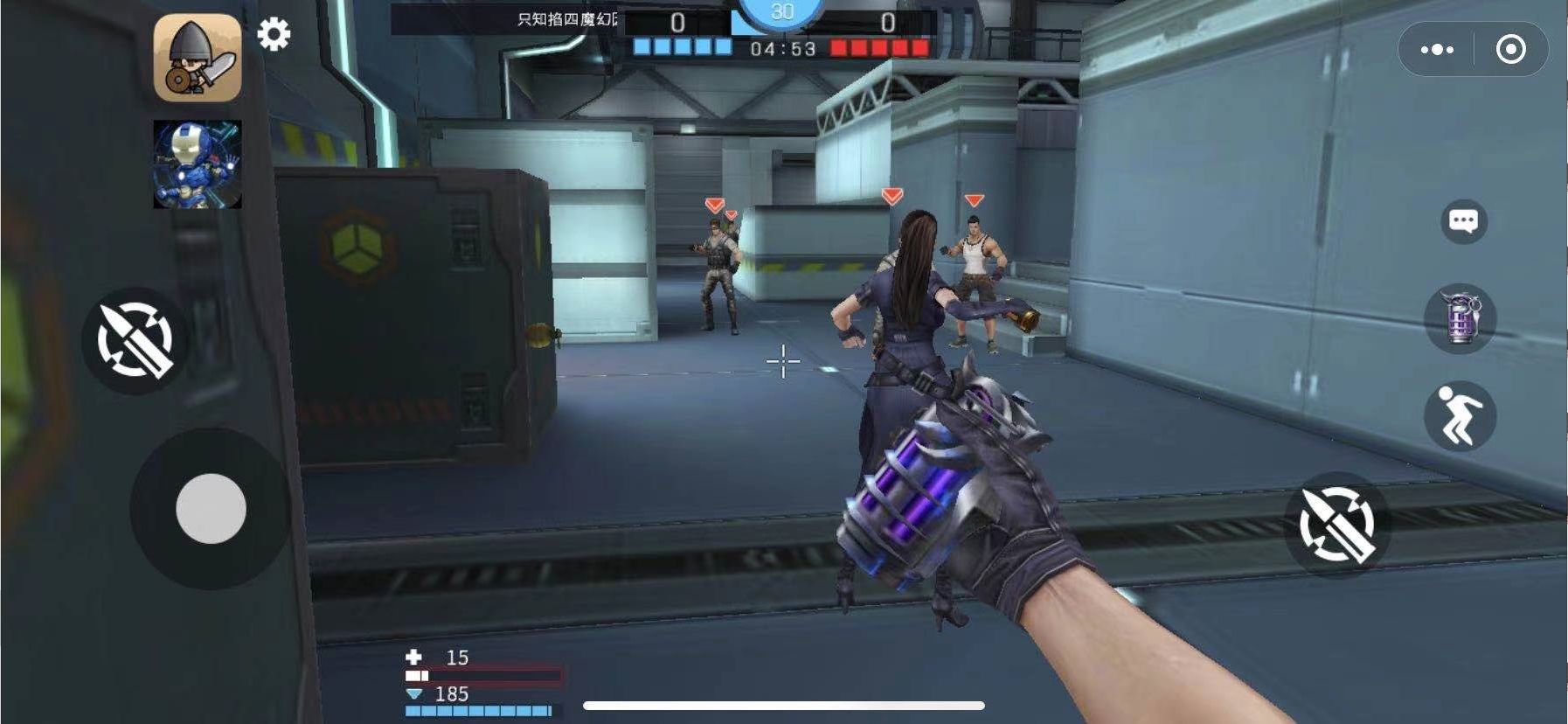Close the mini-program with the circle button
The image size is (1568, 724).
pos(1511,50)
